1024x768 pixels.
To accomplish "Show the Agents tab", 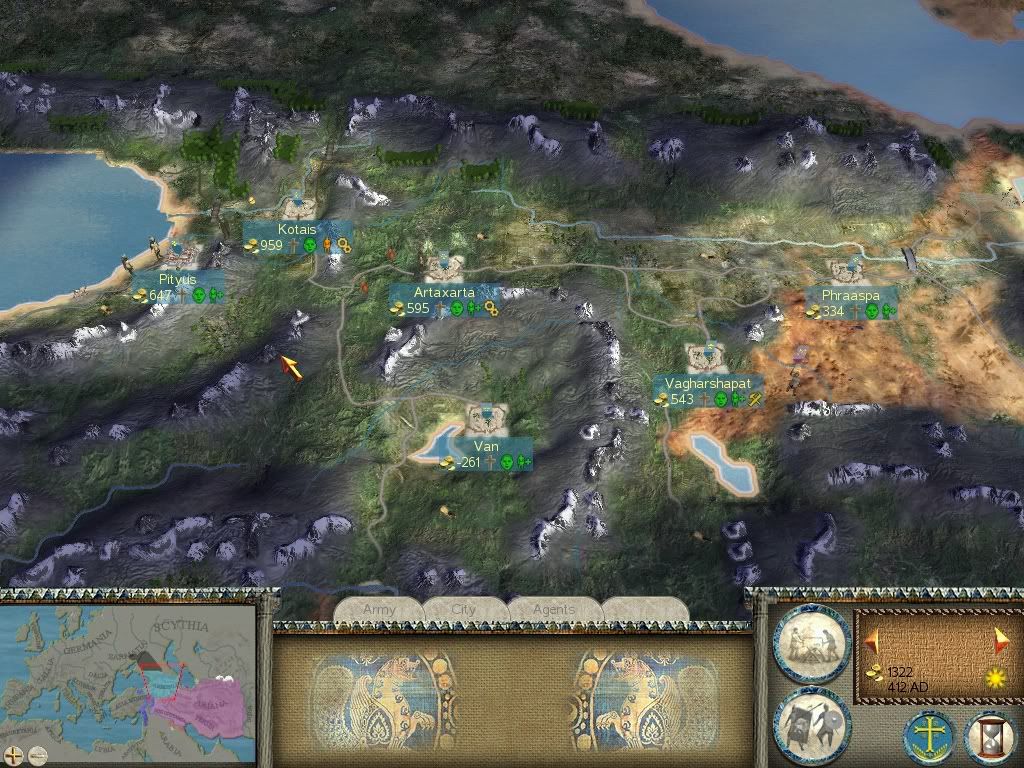I will [553, 609].
